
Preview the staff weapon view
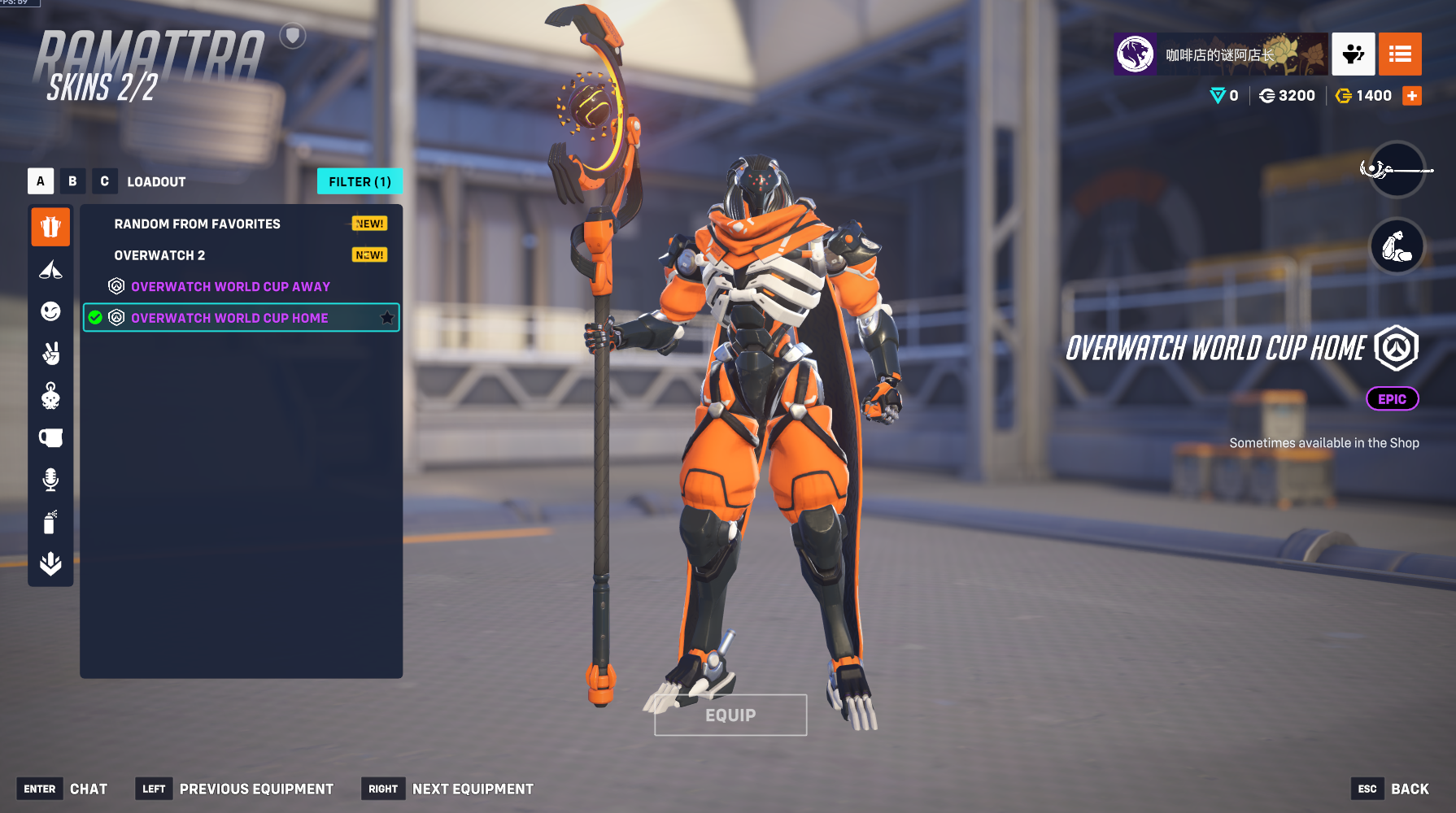[x=1397, y=169]
